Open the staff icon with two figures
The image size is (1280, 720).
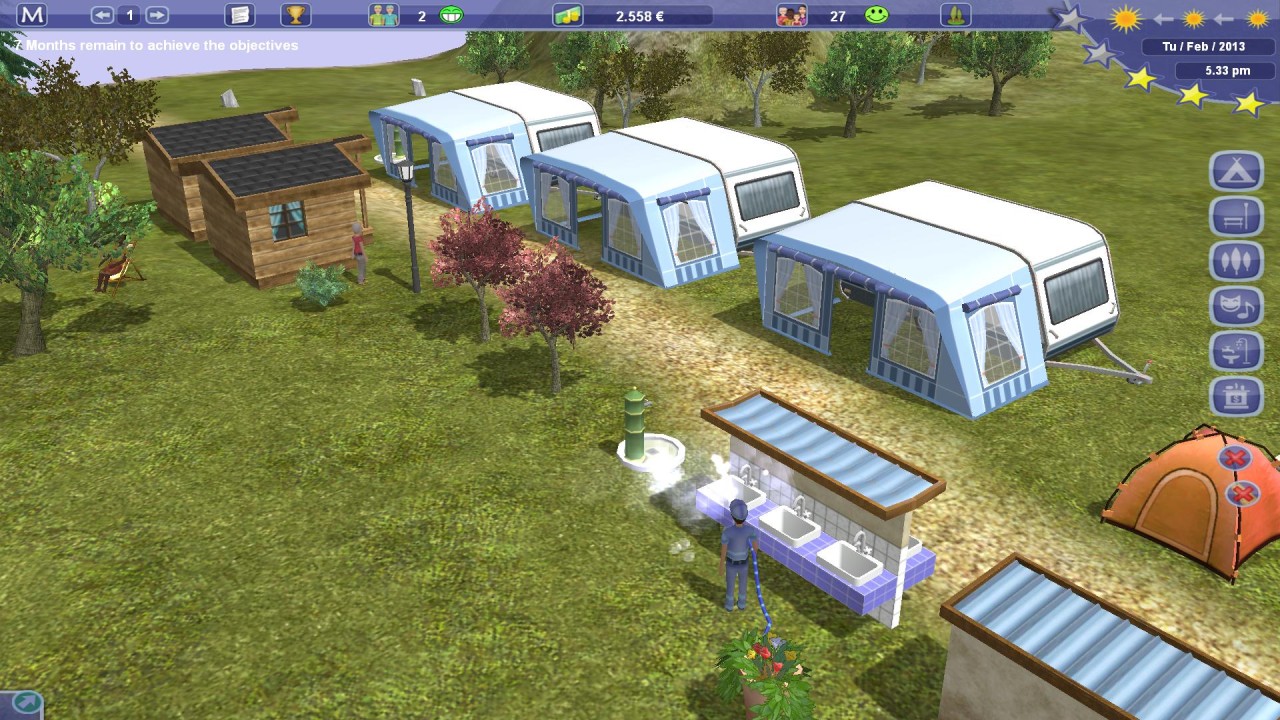(x=383, y=15)
